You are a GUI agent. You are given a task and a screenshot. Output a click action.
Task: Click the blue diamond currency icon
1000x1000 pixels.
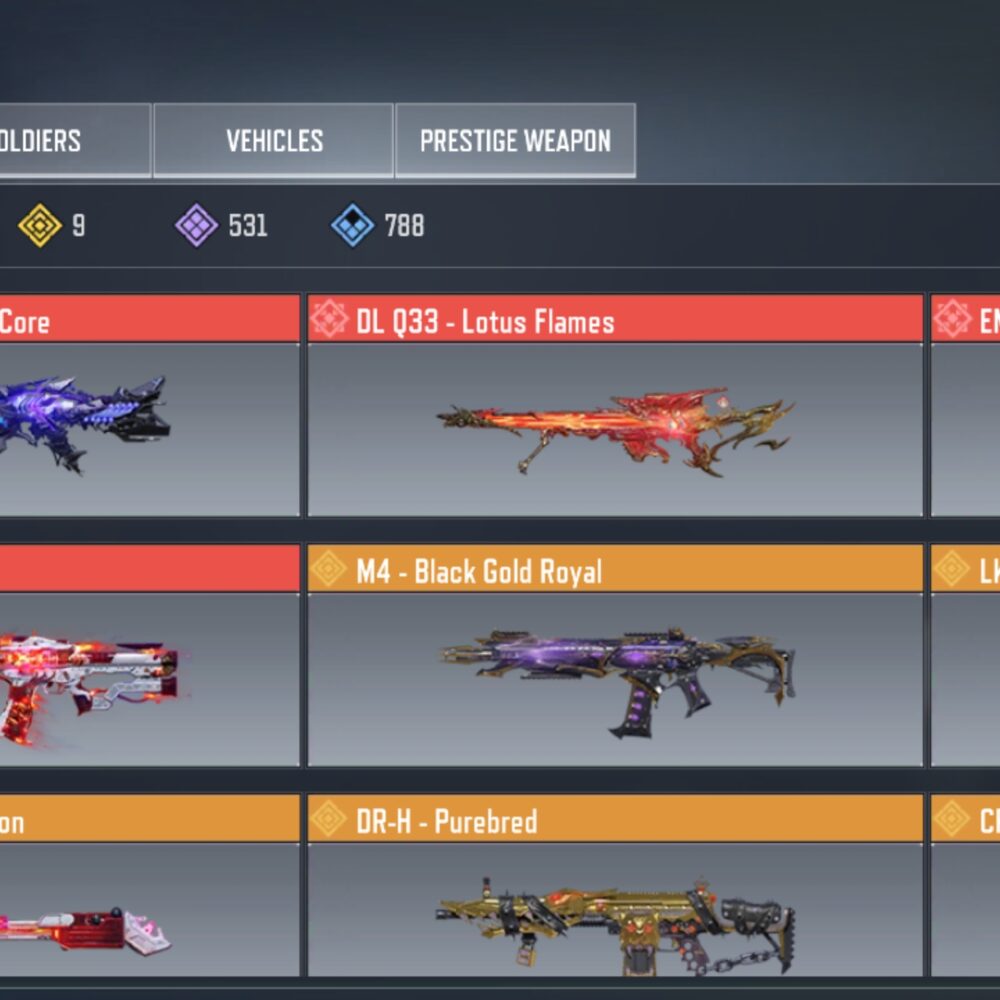click(x=353, y=226)
